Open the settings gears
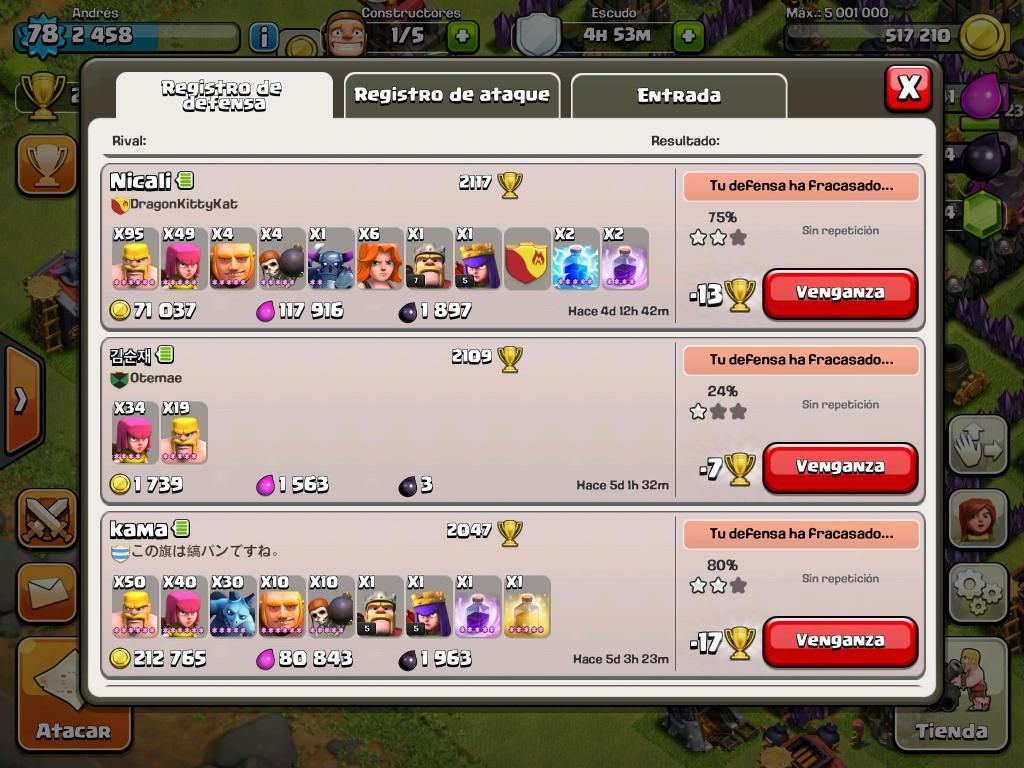Viewport: 1024px width, 768px height. point(977,592)
